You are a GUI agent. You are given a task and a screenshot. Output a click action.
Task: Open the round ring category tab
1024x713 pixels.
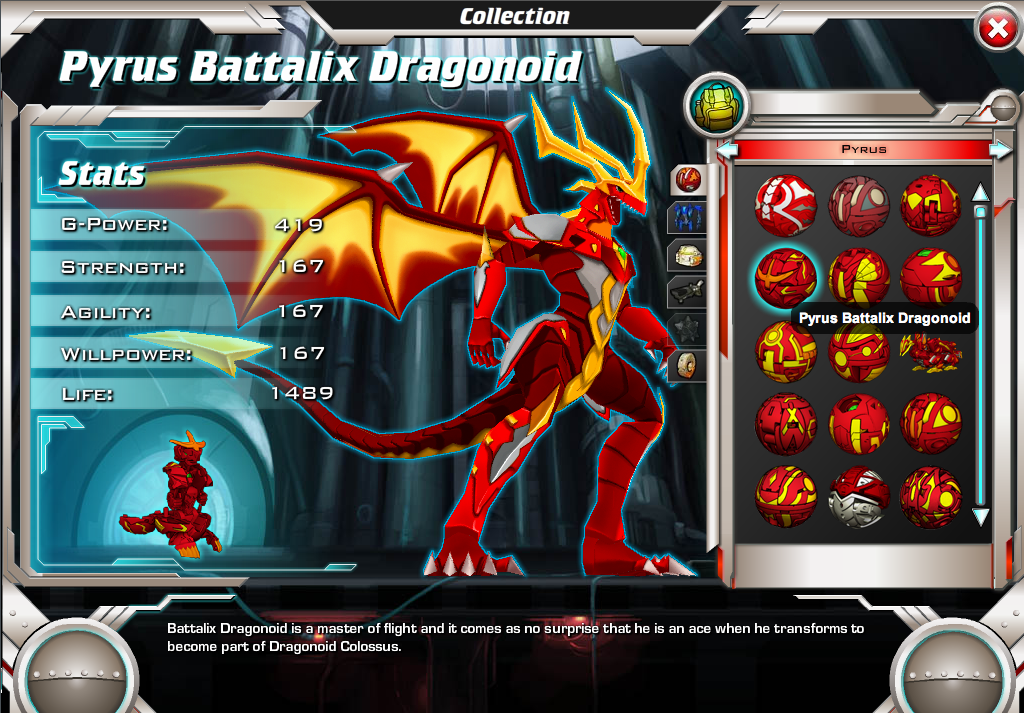point(688,364)
